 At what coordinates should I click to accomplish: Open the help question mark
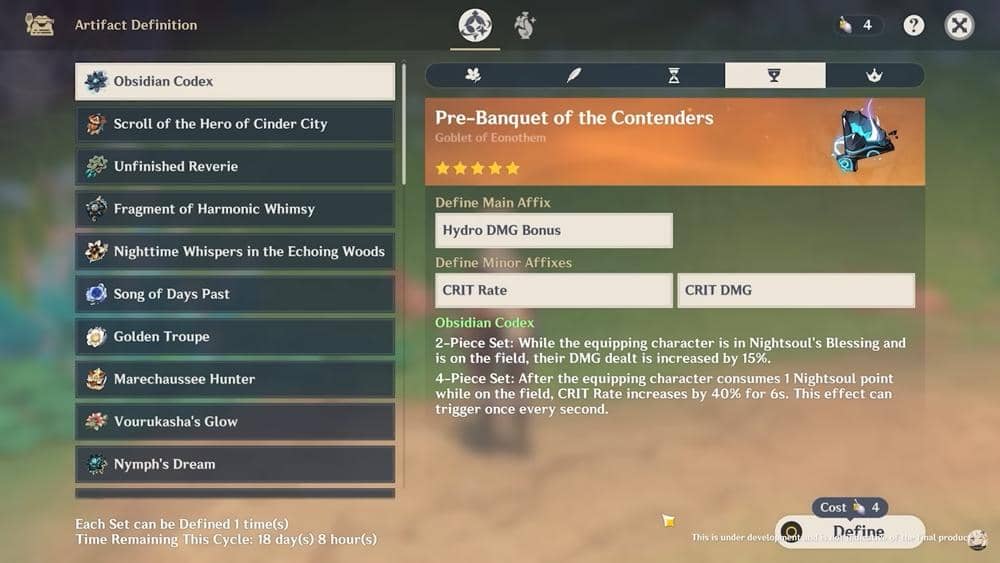click(914, 26)
